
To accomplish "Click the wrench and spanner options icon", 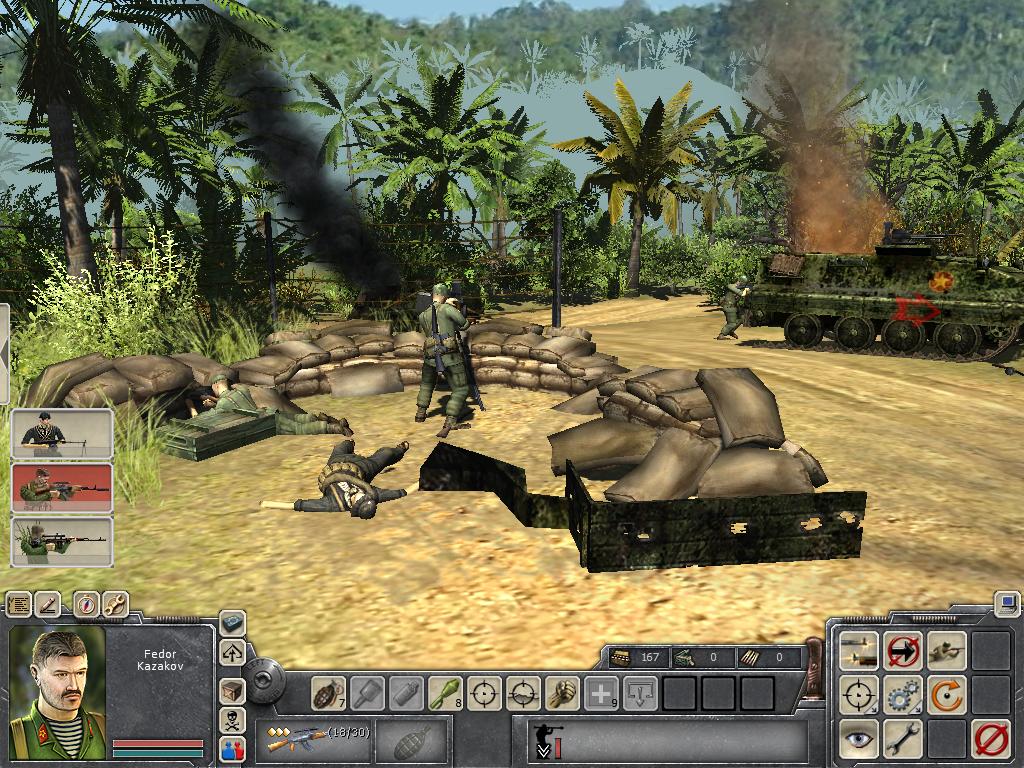I will (x=115, y=604).
